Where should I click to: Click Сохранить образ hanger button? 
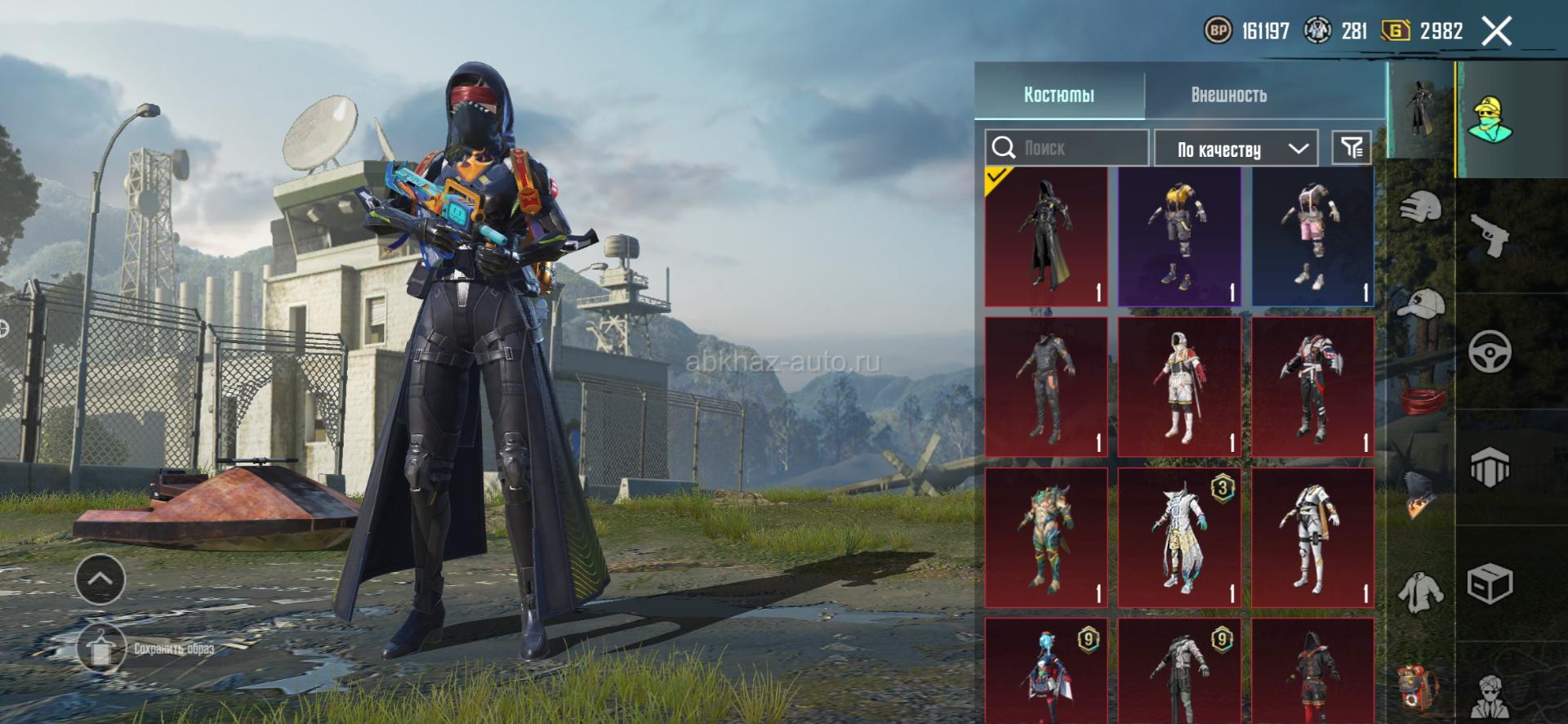point(101,649)
